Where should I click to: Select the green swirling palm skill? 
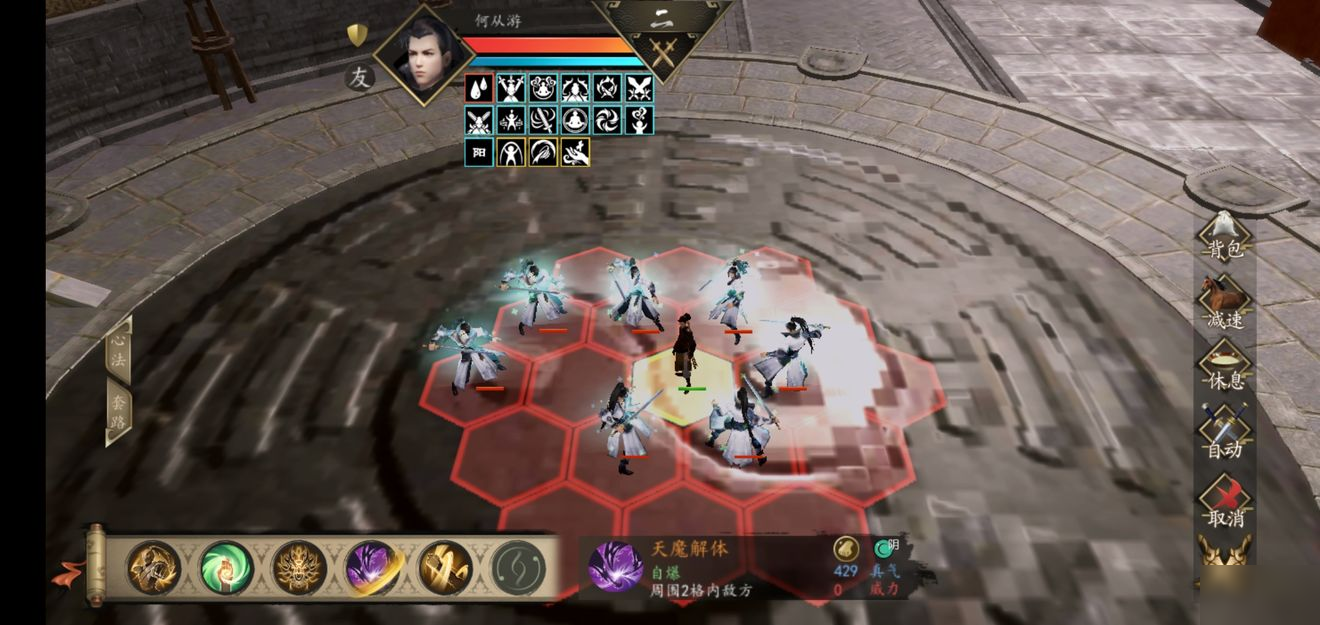225,568
